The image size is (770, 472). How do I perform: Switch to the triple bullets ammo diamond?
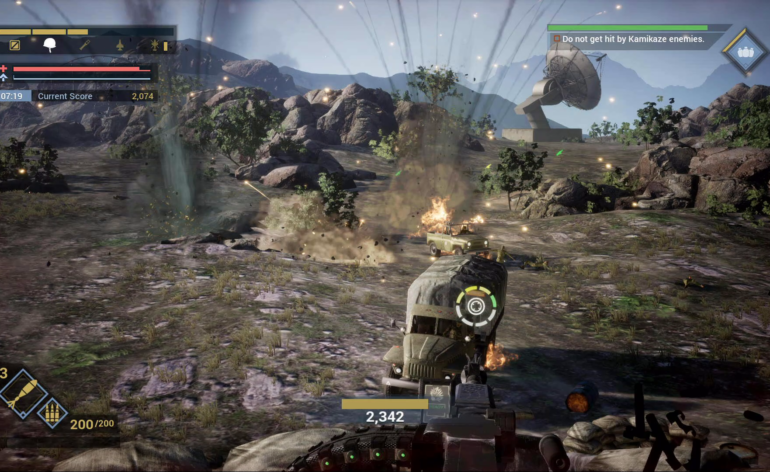pos(51,412)
